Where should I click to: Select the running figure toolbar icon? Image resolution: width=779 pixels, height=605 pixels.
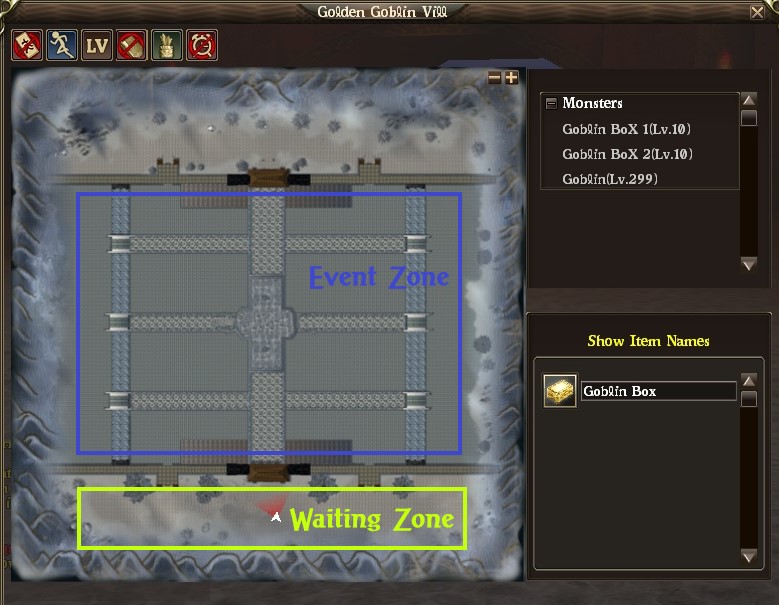tap(62, 45)
